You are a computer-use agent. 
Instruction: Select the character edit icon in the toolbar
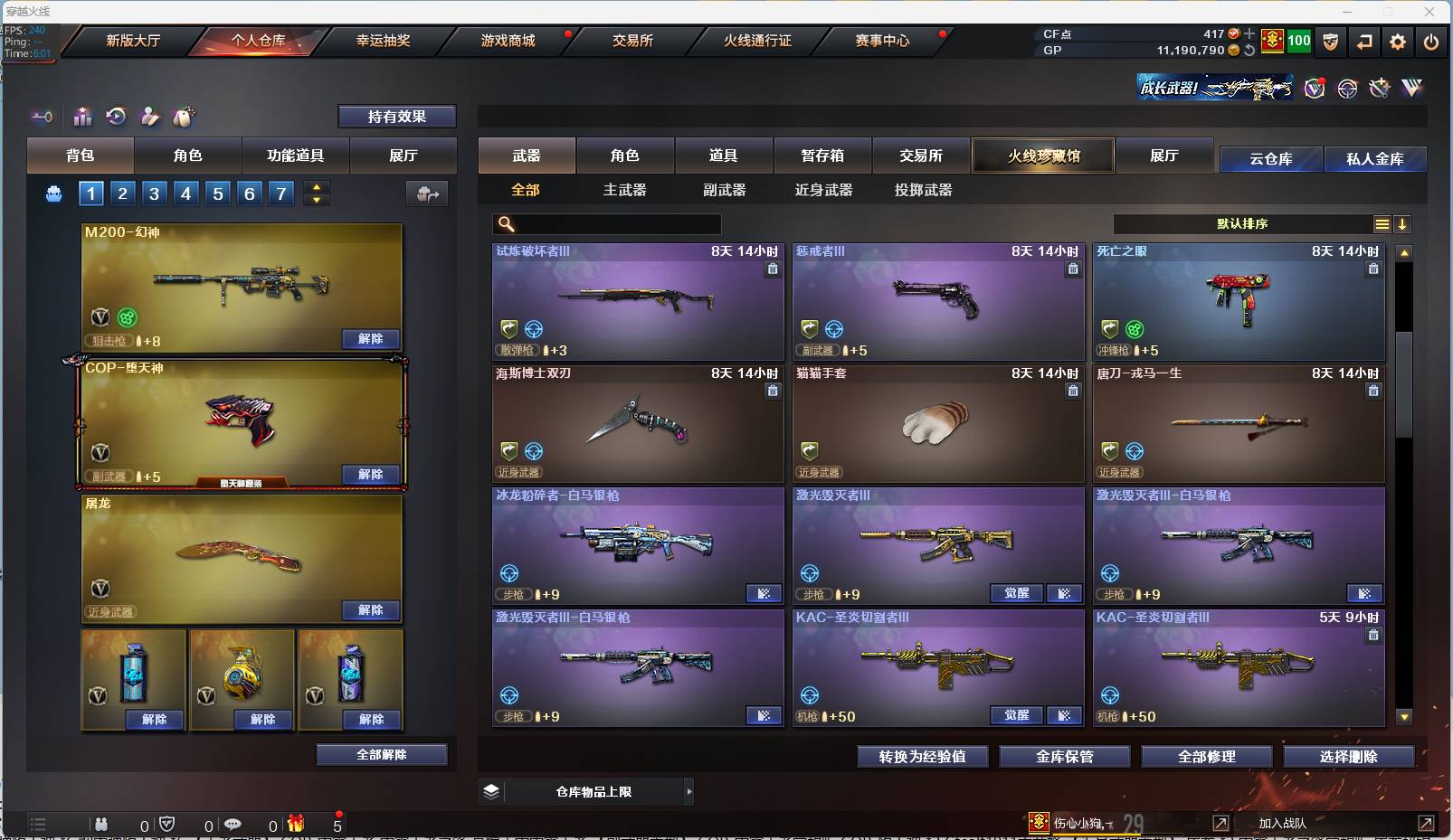(150, 117)
